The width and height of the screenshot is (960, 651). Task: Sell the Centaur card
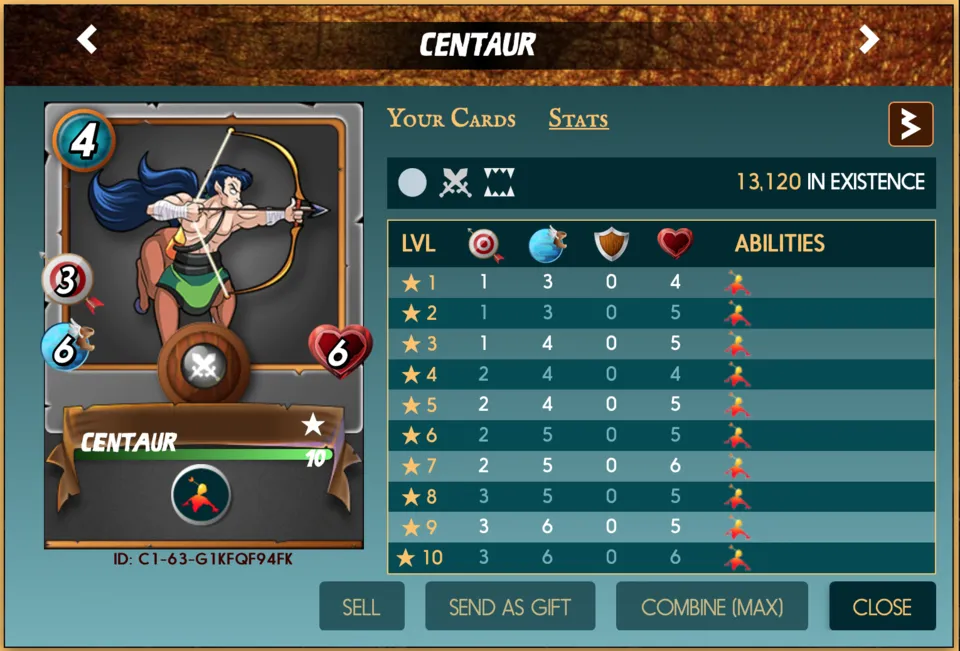click(361, 607)
